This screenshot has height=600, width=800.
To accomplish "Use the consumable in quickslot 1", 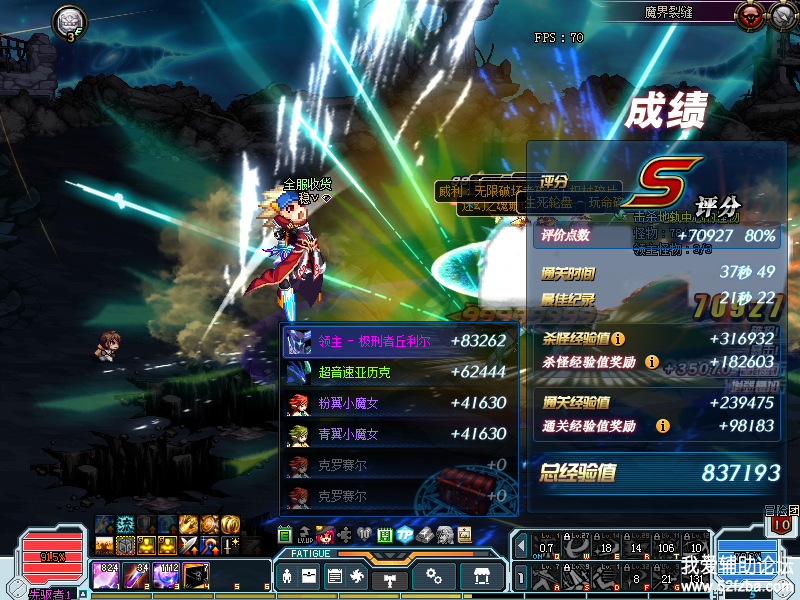I will [105, 574].
